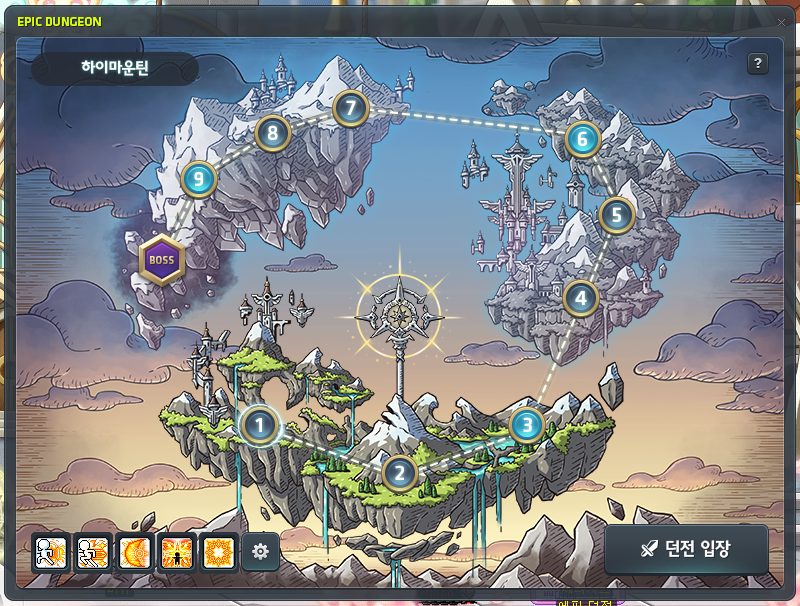
Task: Close the Epic Dungeon window
Action: pos(781,22)
